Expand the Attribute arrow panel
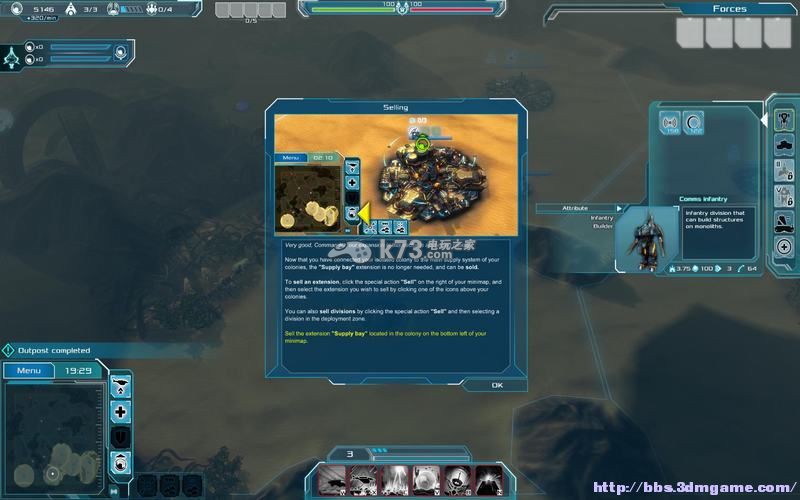Image resolution: width=800 pixels, height=500 pixels. pos(620,208)
